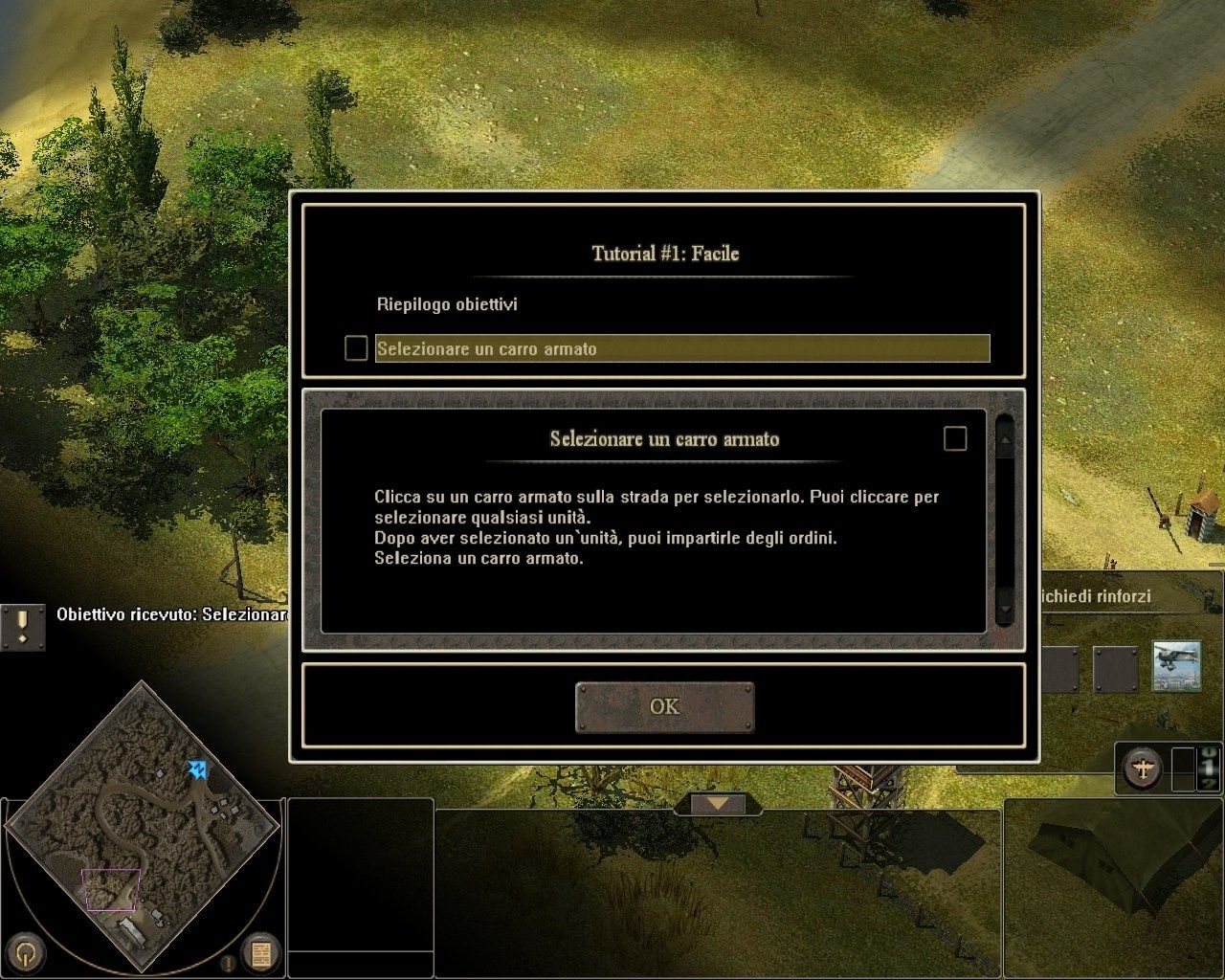Image resolution: width=1225 pixels, height=980 pixels.
Task: Tick the checkbox beside the objective summary row
Action: tap(356, 348)
